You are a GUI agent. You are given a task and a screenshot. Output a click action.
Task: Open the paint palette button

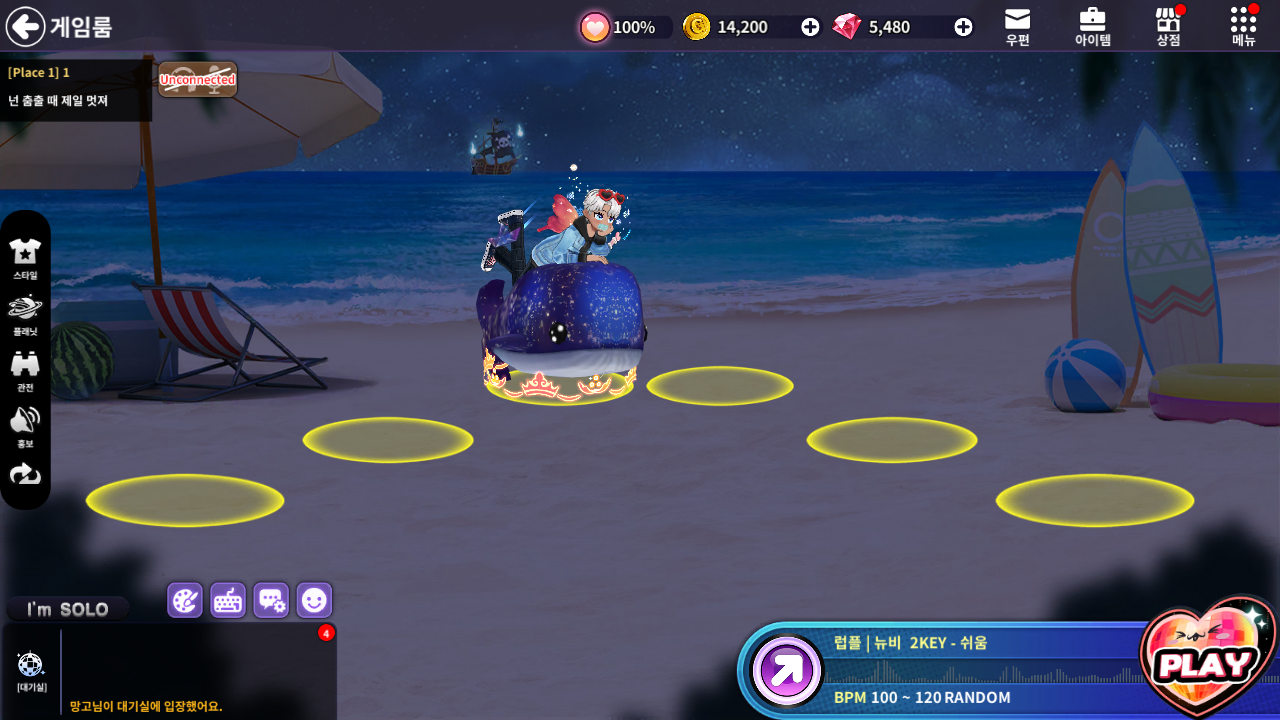click(x=185, y=600)
